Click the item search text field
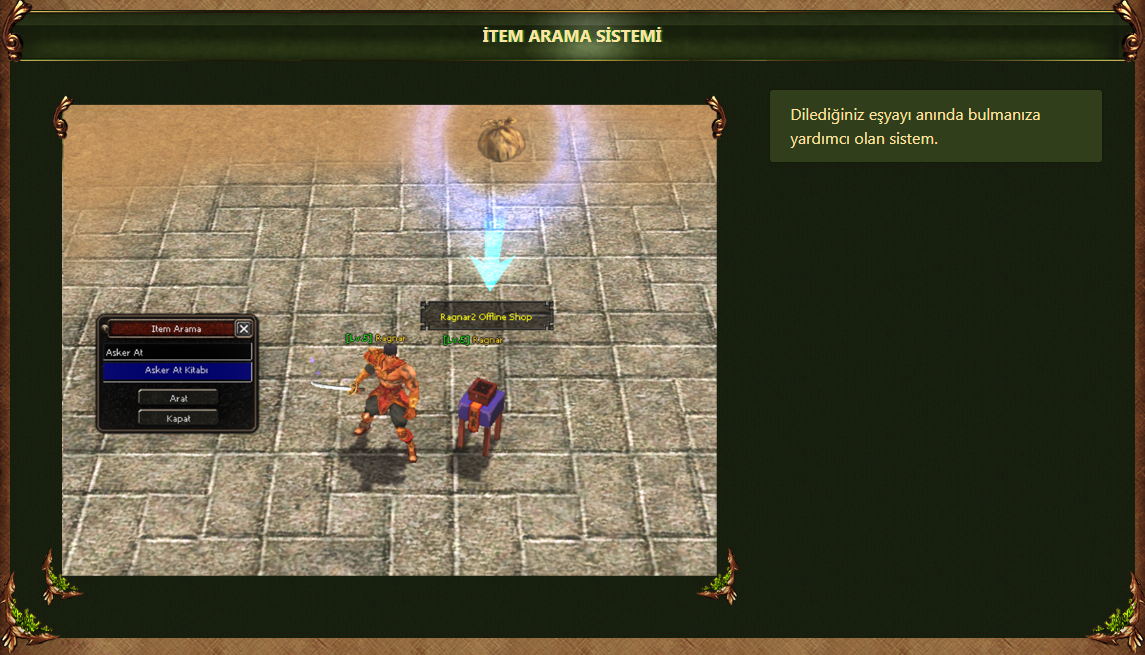 click(x=177, y=352)
